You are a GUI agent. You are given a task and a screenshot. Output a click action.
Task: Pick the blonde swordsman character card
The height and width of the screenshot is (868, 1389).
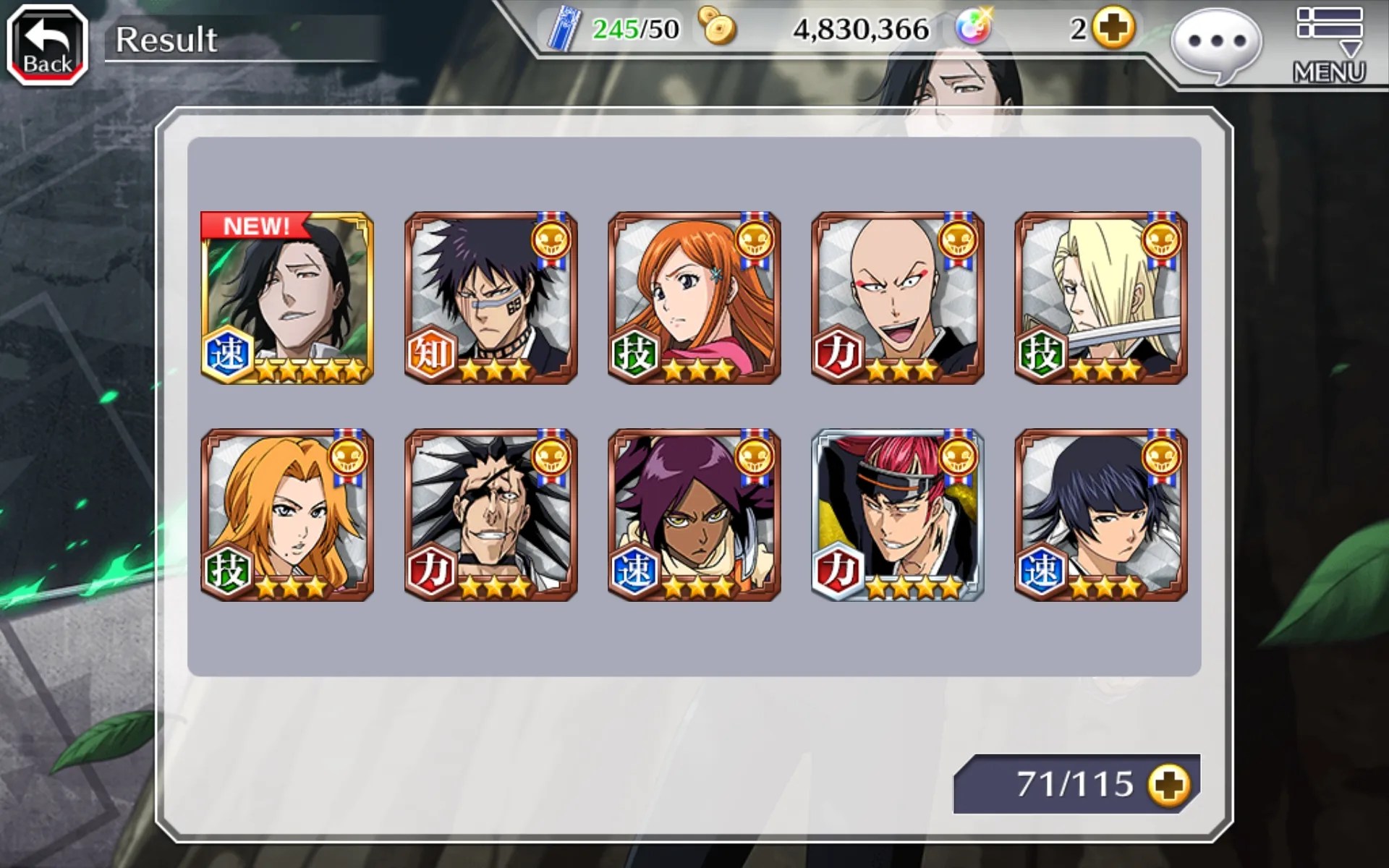coord(1100,298)
